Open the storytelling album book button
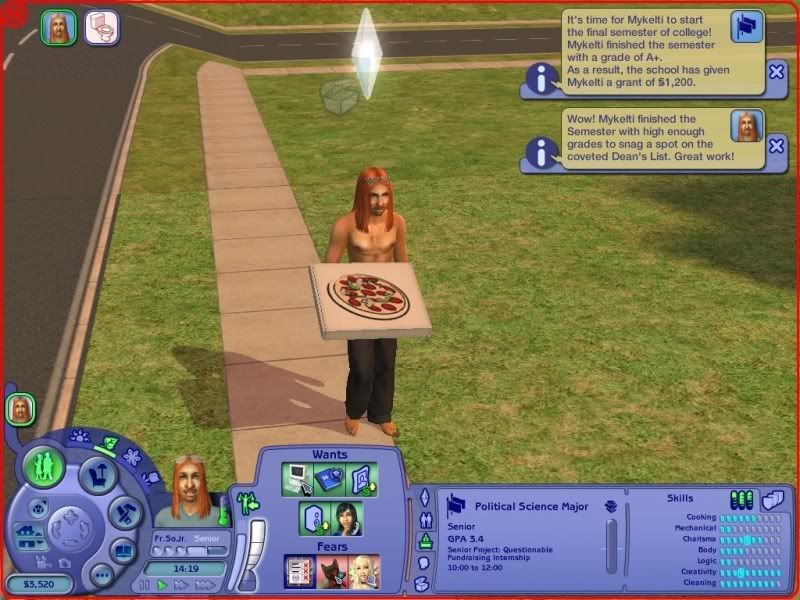The width and height of the screenshot is (800, 600). coord(122,551)
